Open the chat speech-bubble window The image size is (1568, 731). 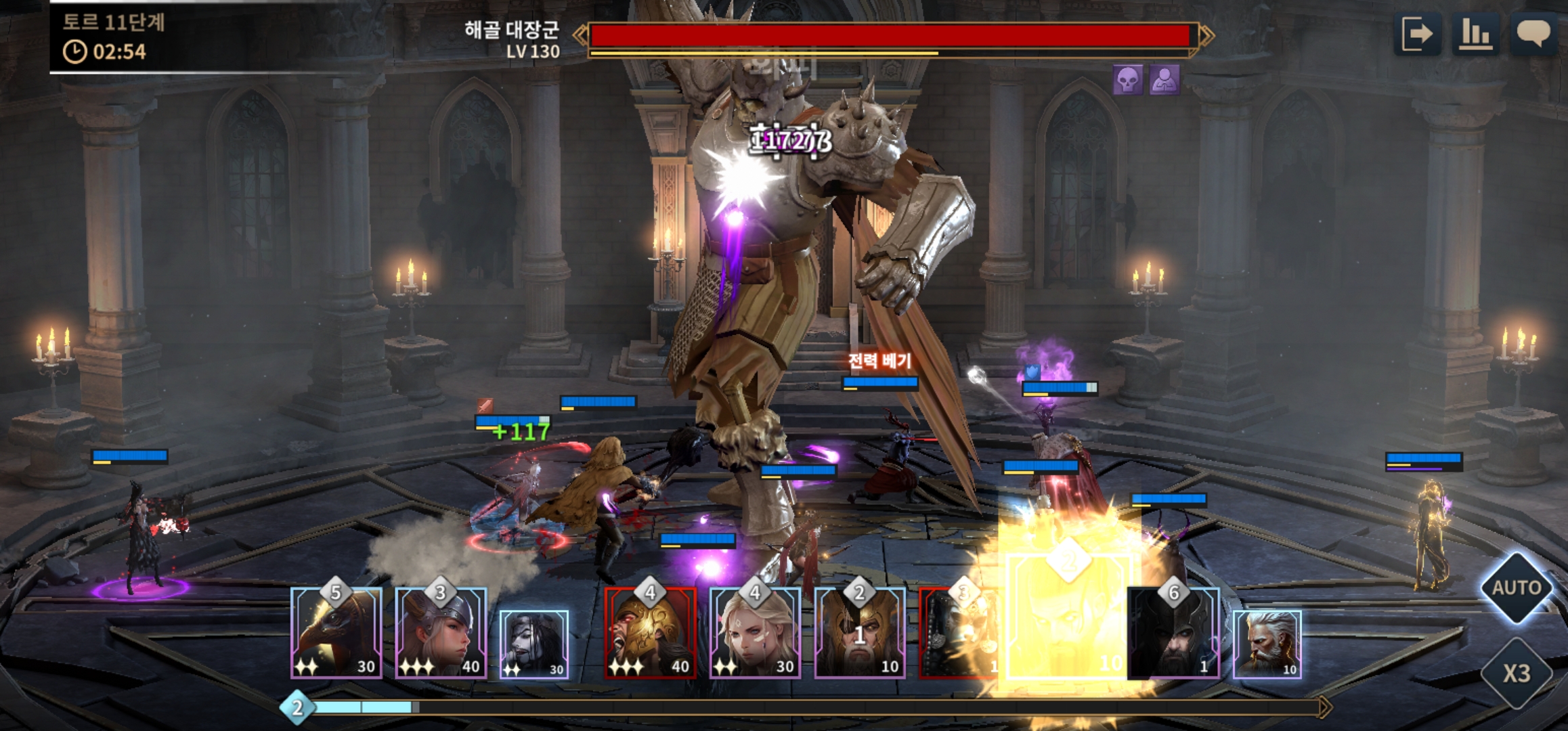tap(1533, 34)
